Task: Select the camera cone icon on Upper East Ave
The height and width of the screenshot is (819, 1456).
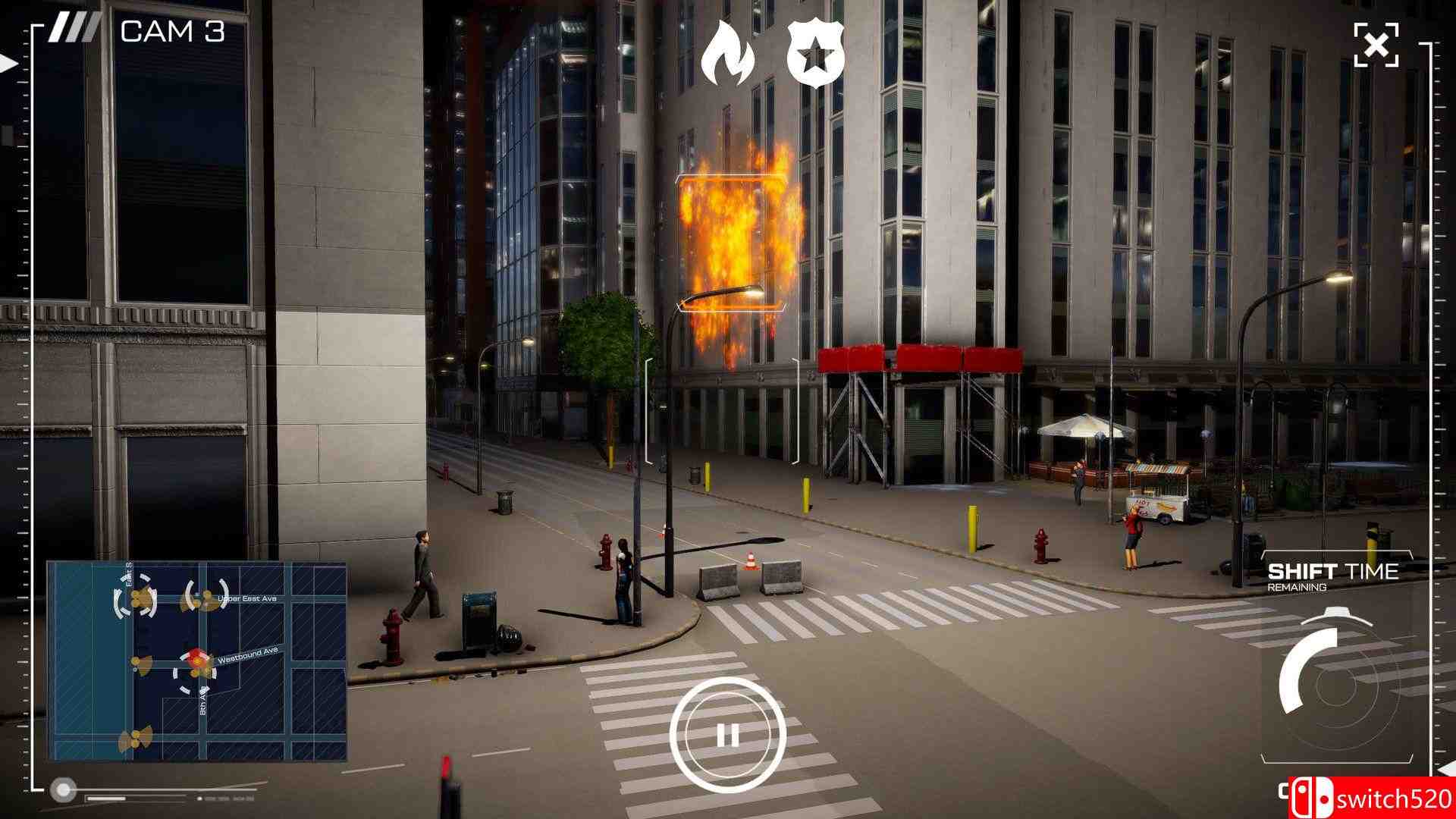Action: click(x=206, y=598)
